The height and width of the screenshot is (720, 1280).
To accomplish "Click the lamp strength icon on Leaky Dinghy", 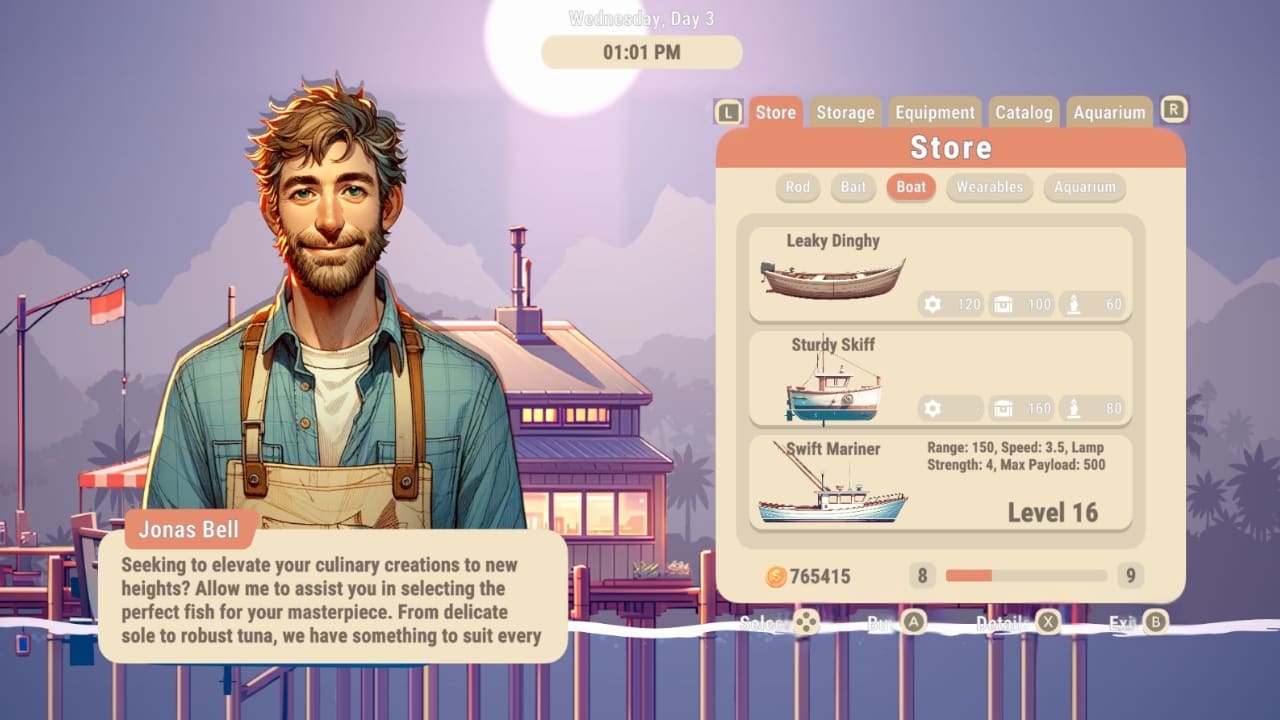I will [1073, 304].
